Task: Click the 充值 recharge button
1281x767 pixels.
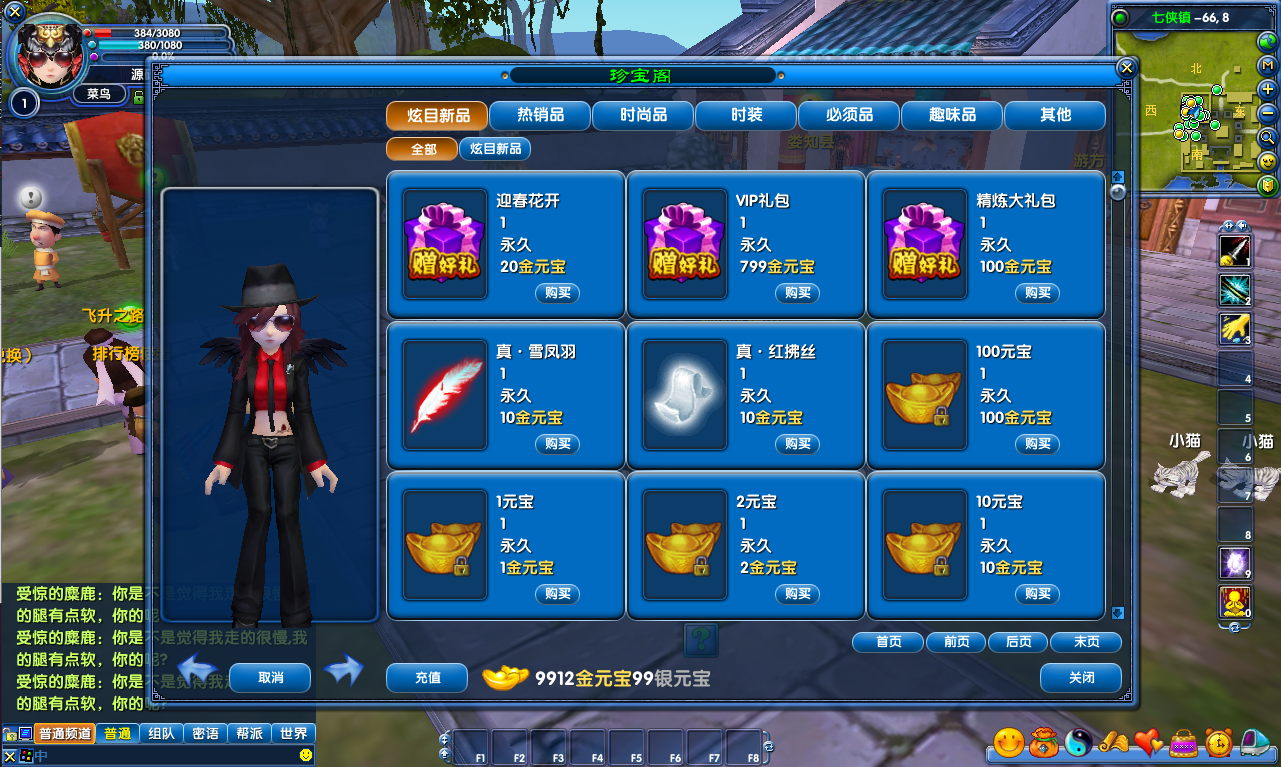Action: pos(427,677)
